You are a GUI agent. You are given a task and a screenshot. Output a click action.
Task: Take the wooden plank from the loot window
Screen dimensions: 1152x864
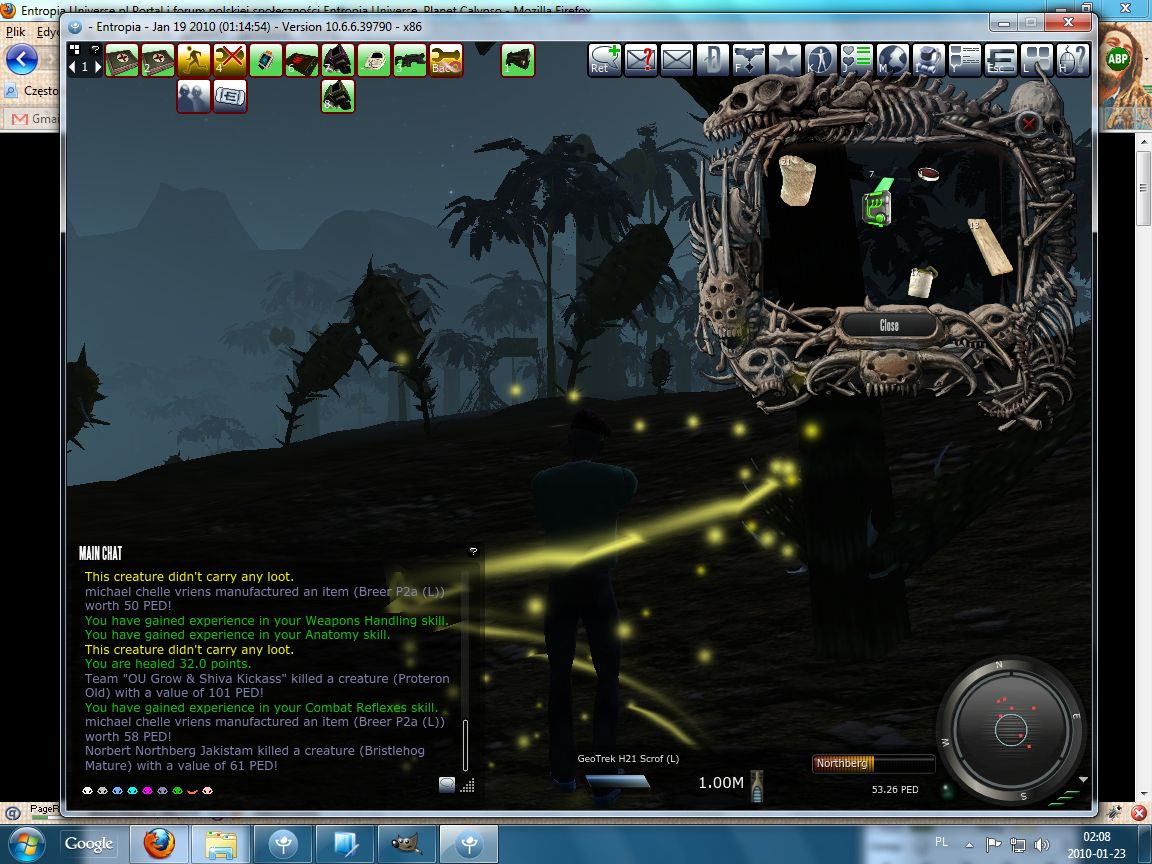(990, 245)
